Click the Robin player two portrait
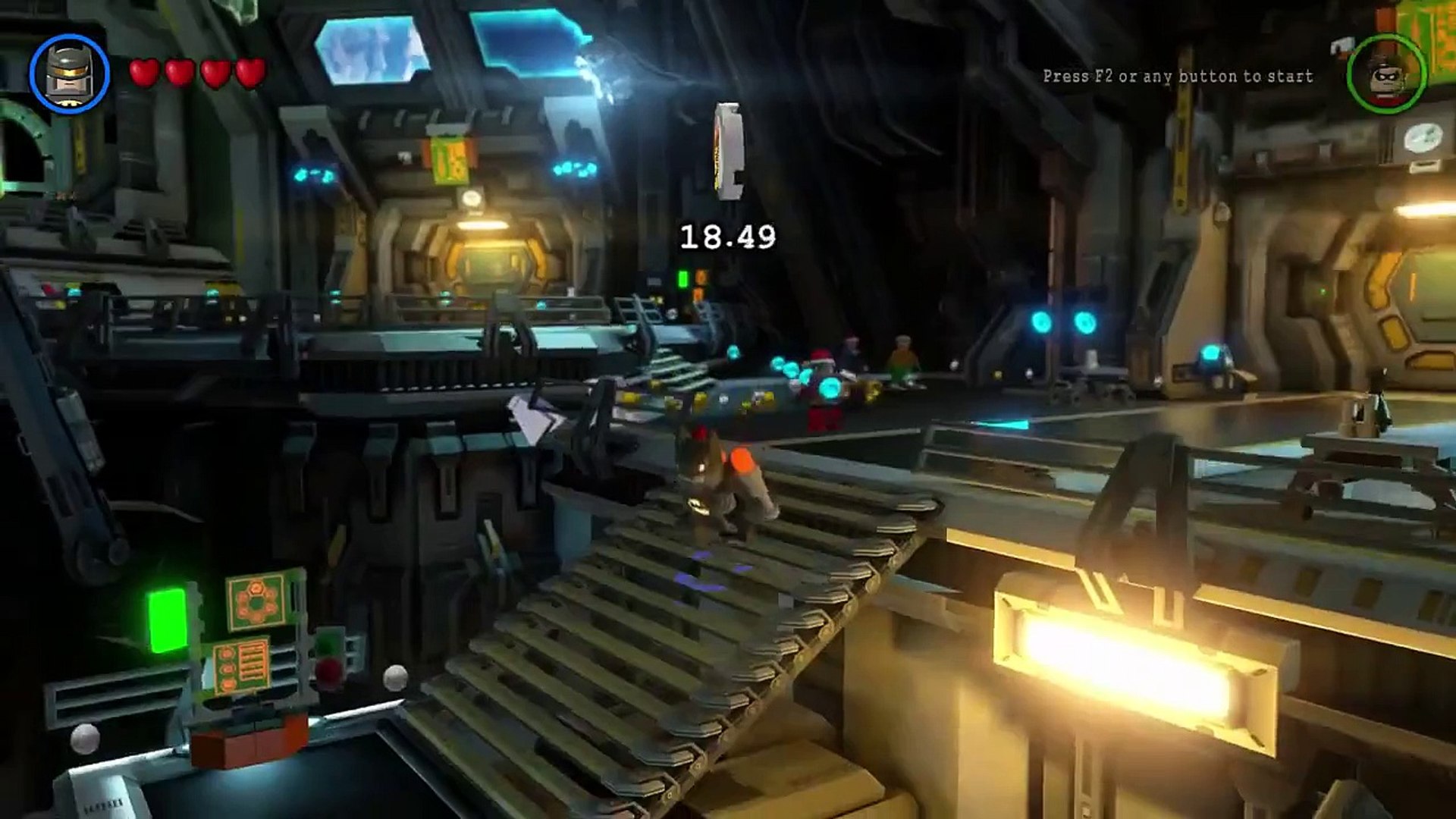Viewport: 1456px width, 819px height. click(1386, 74)
